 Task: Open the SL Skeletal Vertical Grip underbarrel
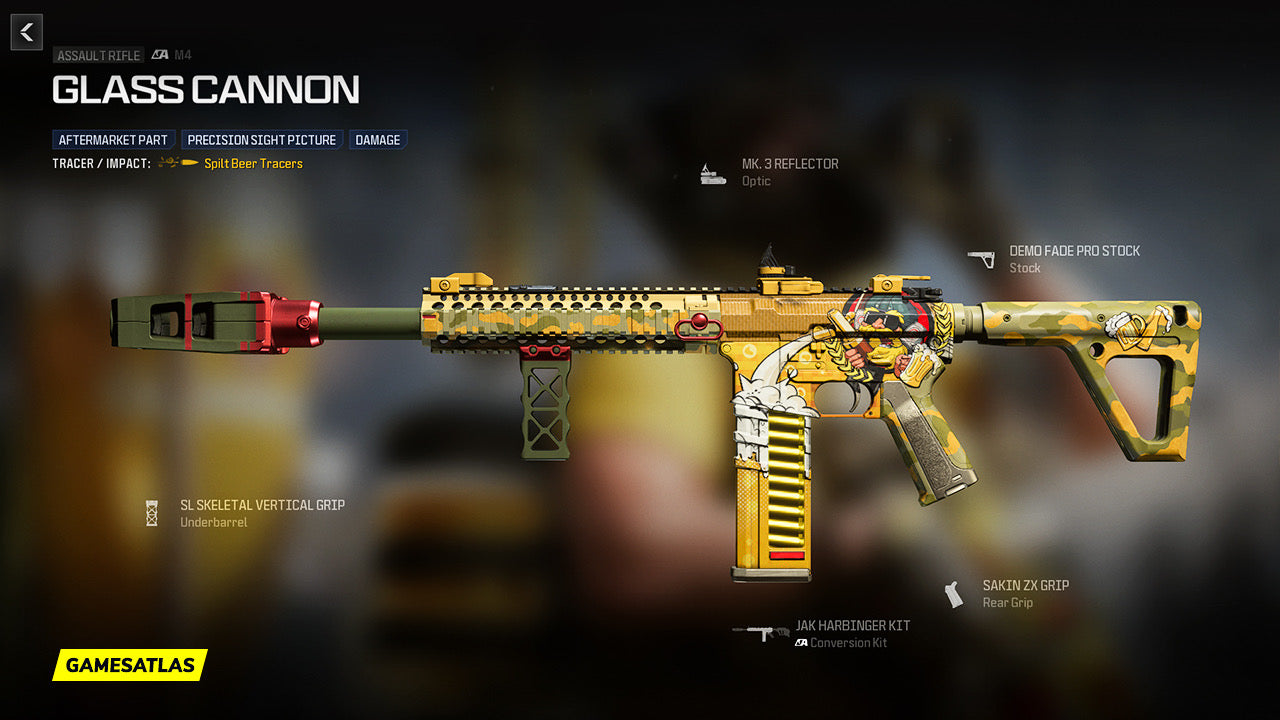pyautogui.click(x=262, y=506)
